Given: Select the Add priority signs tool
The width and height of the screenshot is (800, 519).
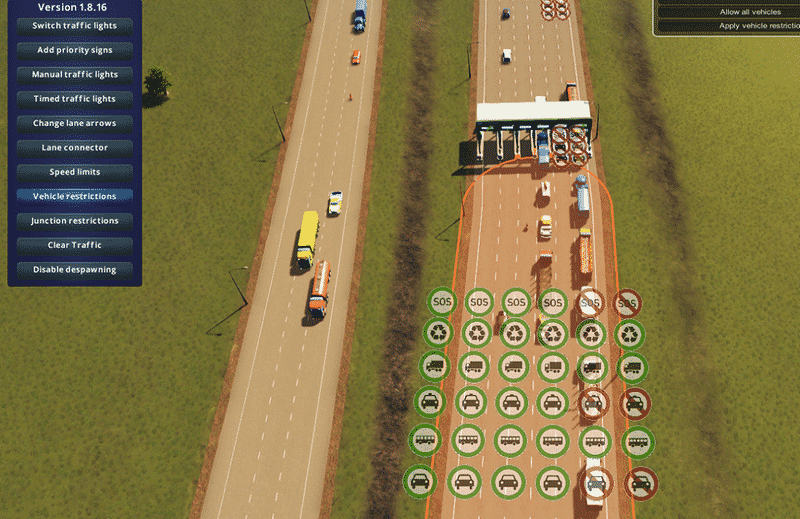Looking at the screenshot, I should [74, 50].
